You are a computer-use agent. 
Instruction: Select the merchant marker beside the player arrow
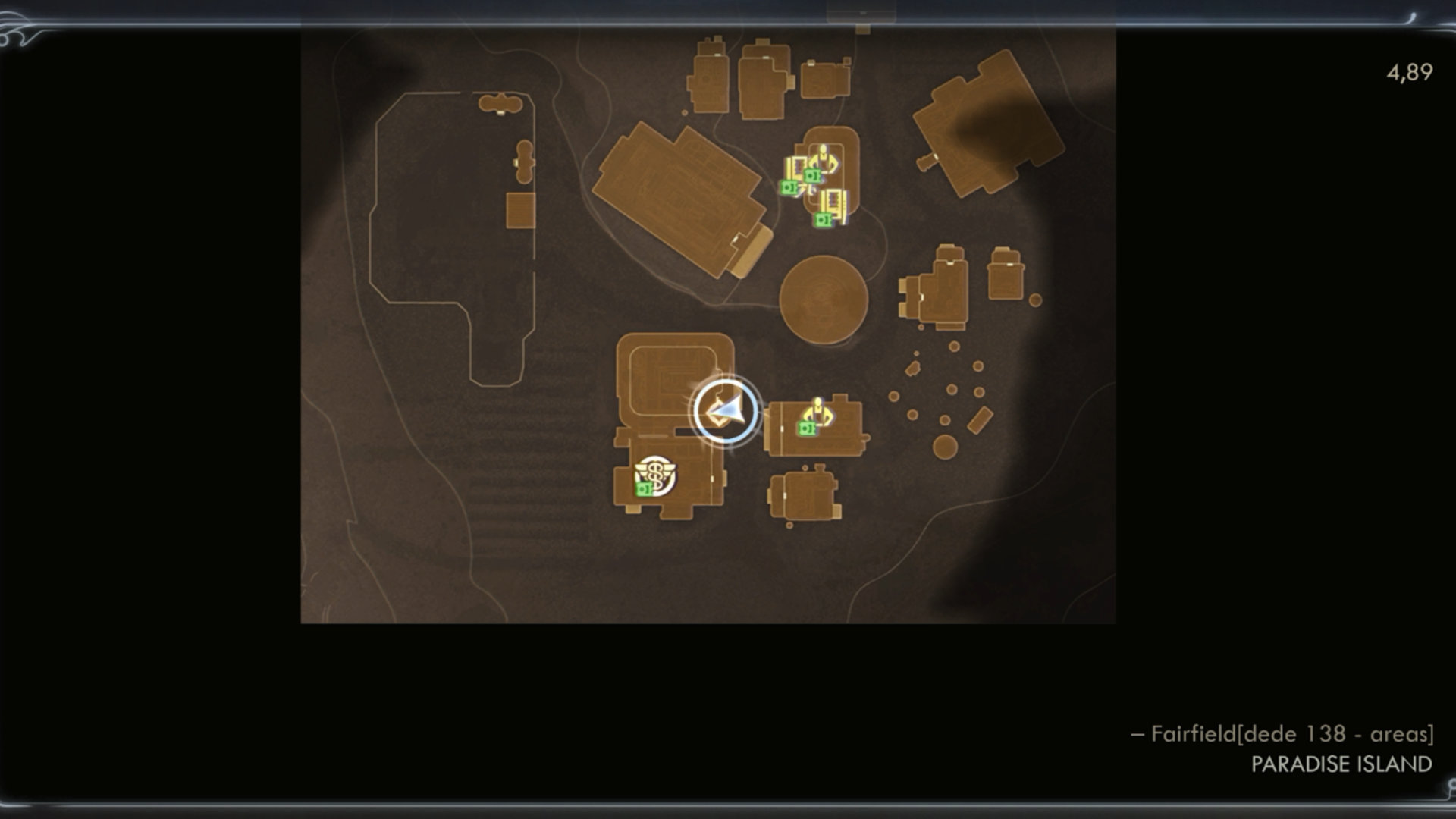[817, 415]
